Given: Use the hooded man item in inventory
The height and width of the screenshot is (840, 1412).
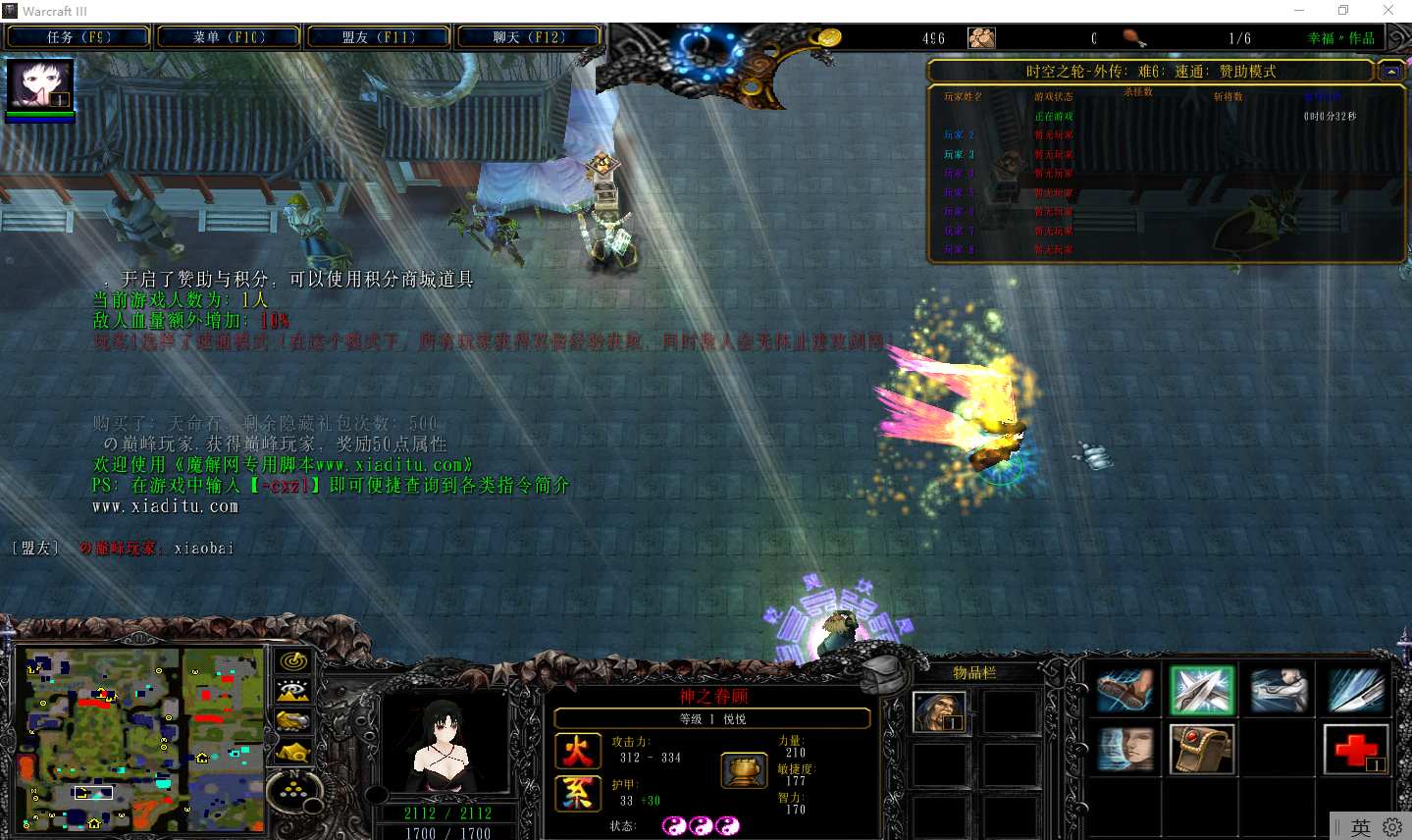Looking at the screenshot, I should pos(939,711).
